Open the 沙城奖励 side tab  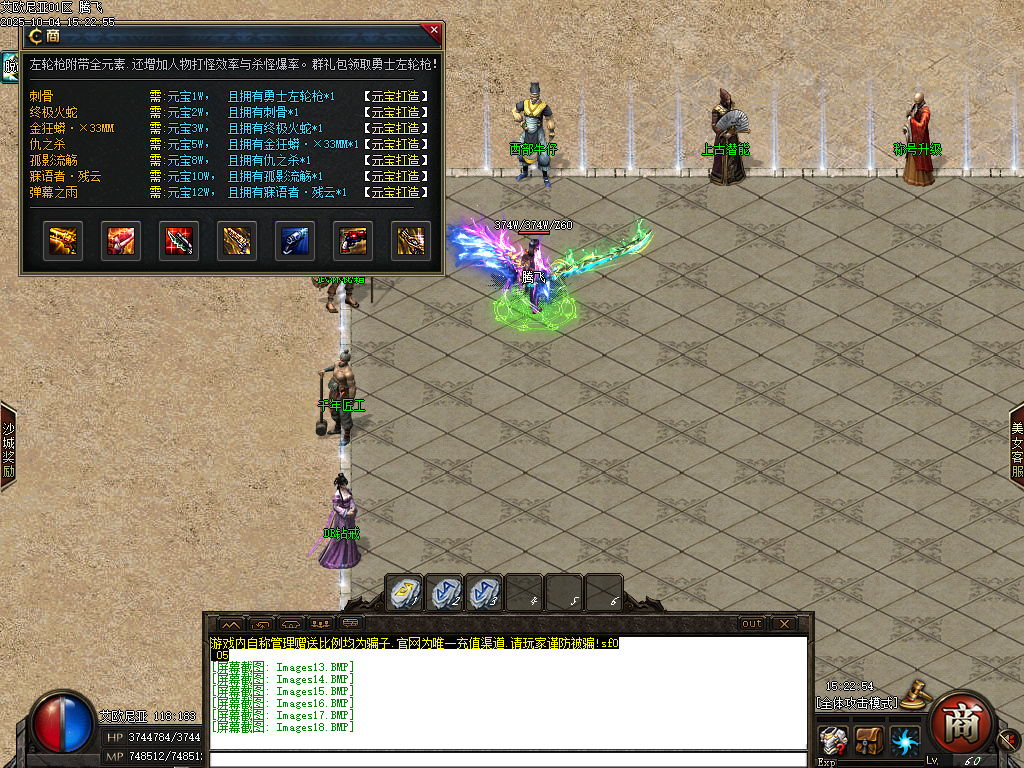[7, 445]
